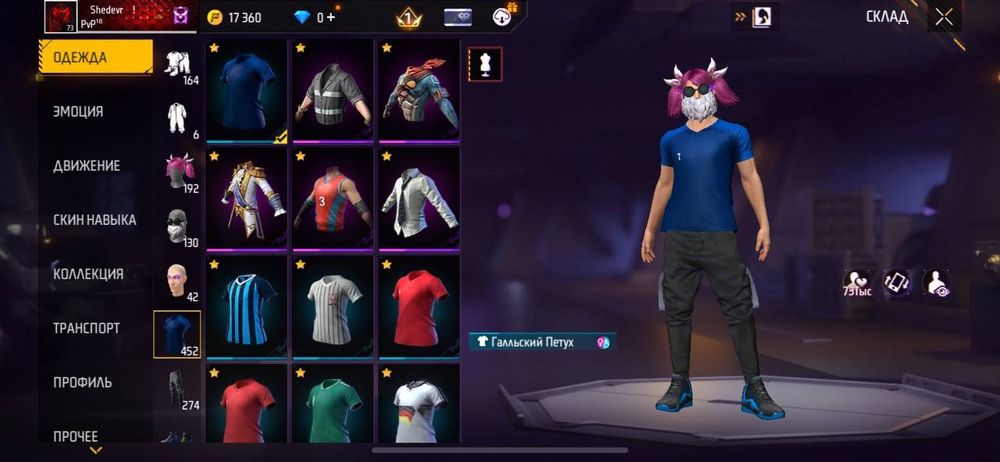
Task: Toggle the character visibility eye icon
Action: pyautogui.click(x=936, y=284)
